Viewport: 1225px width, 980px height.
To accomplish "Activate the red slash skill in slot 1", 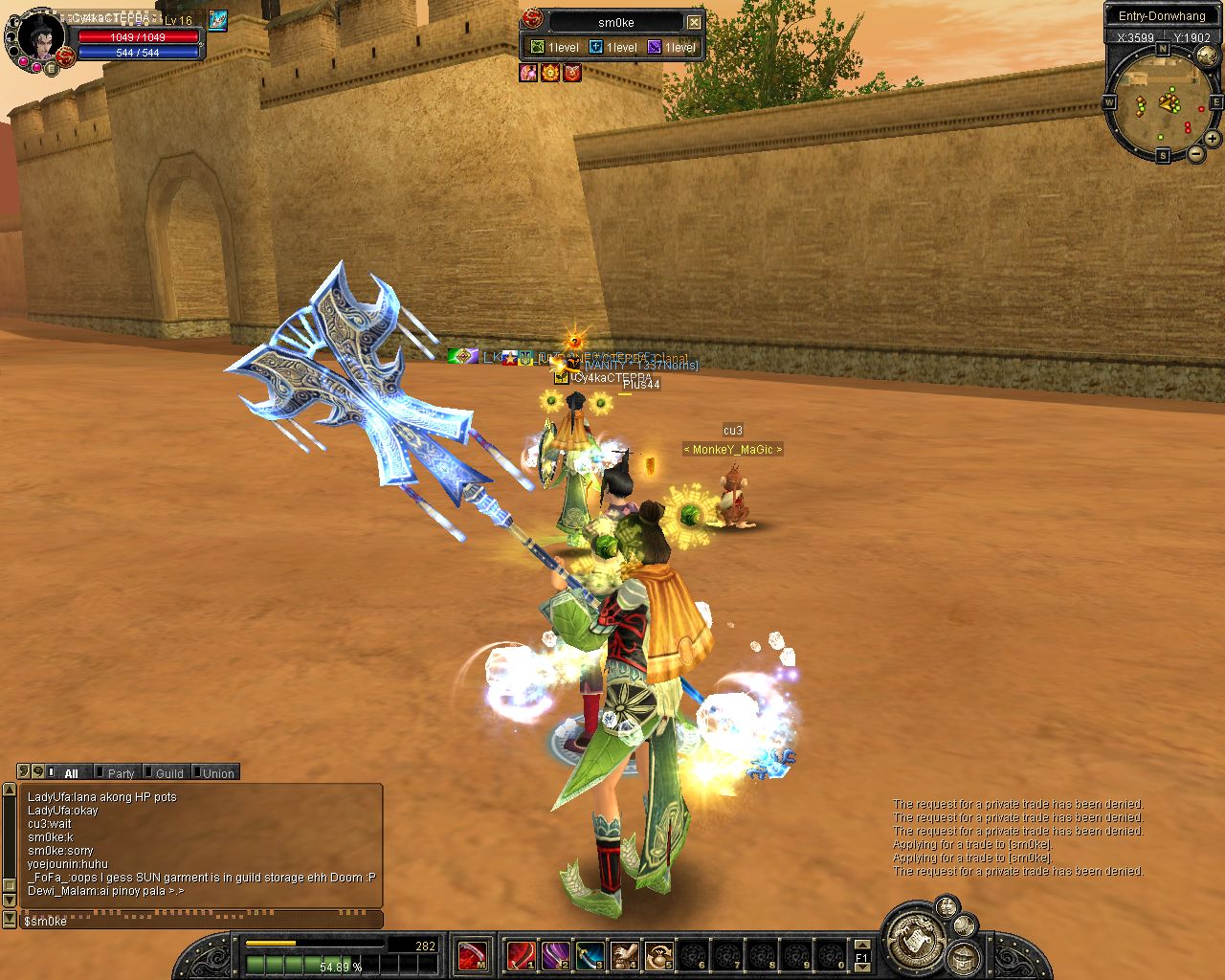I will (522, 955).
